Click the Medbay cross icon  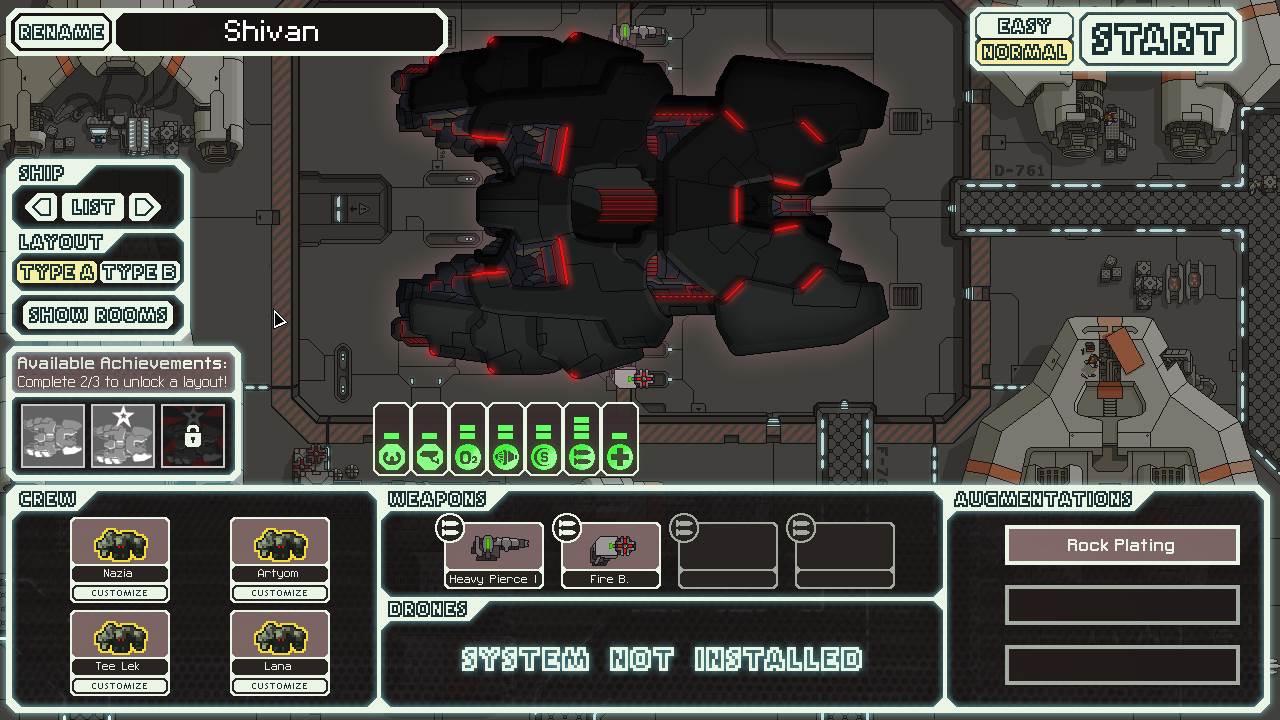pos(619,455)
